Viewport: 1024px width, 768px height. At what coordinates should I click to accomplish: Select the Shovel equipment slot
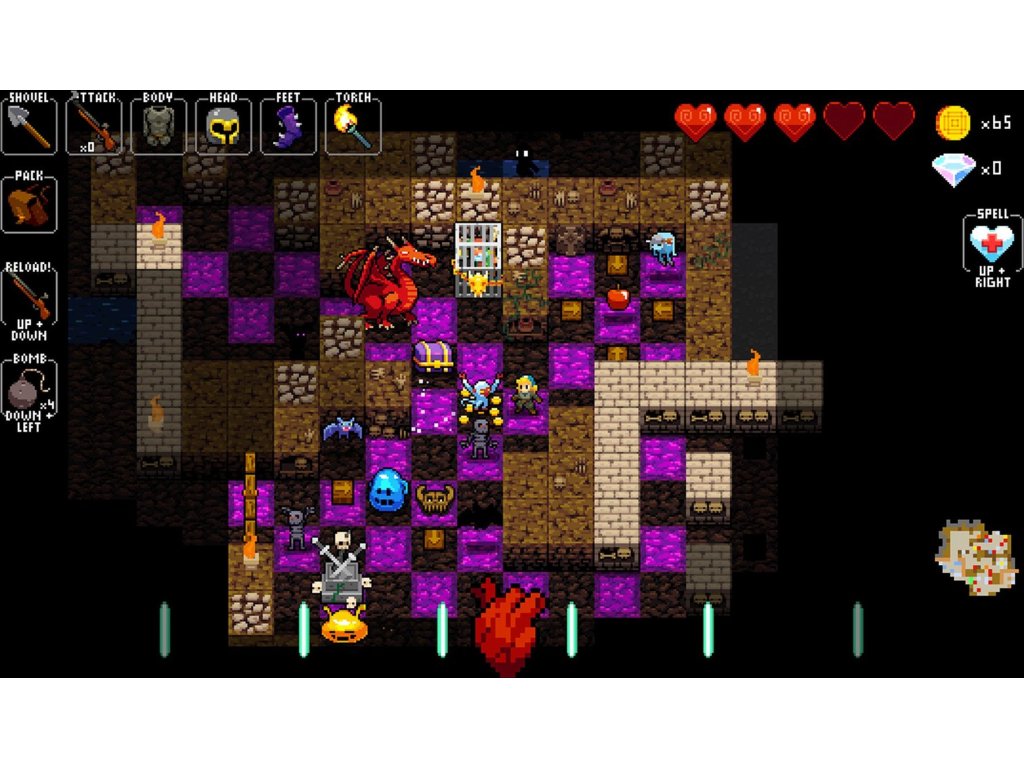(28, 125)
